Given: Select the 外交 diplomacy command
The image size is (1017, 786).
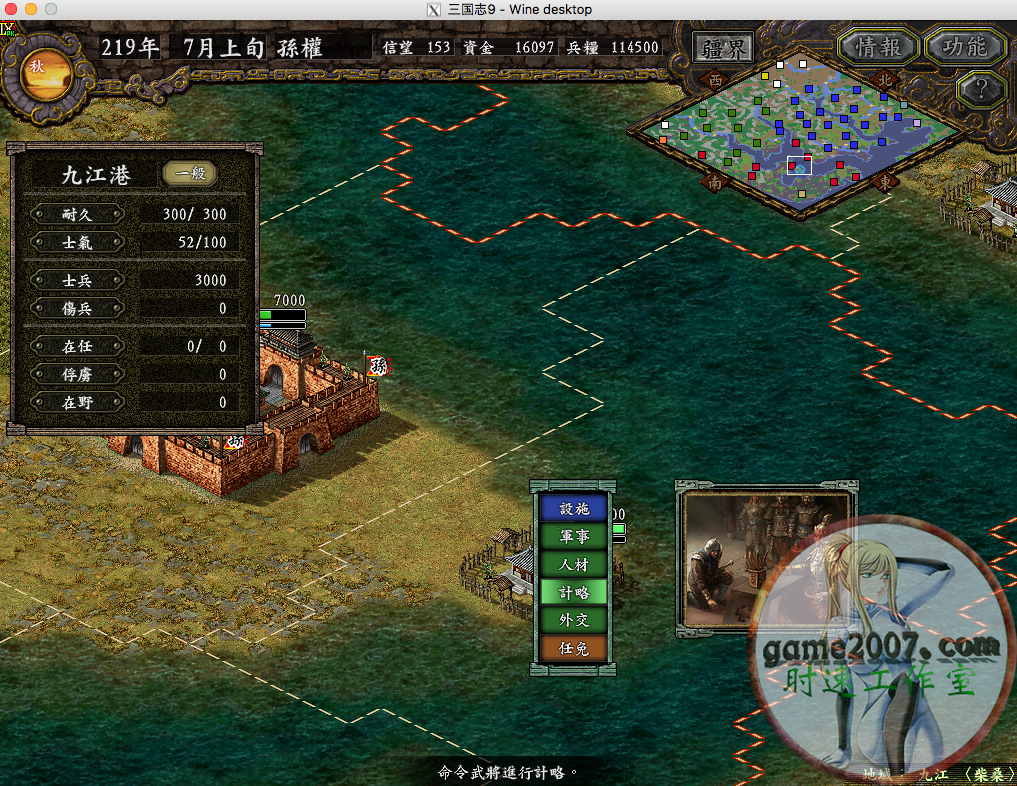Looking at the screenshot, I should [574, 620].
